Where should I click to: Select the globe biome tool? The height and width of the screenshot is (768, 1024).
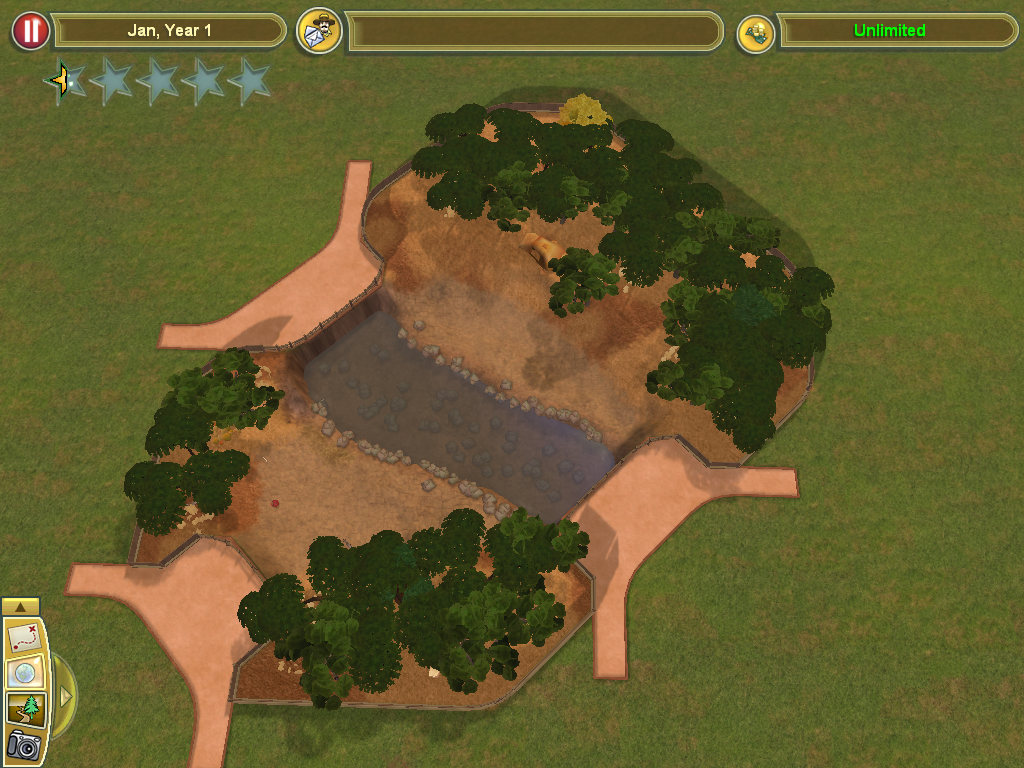tap(23, 673)
